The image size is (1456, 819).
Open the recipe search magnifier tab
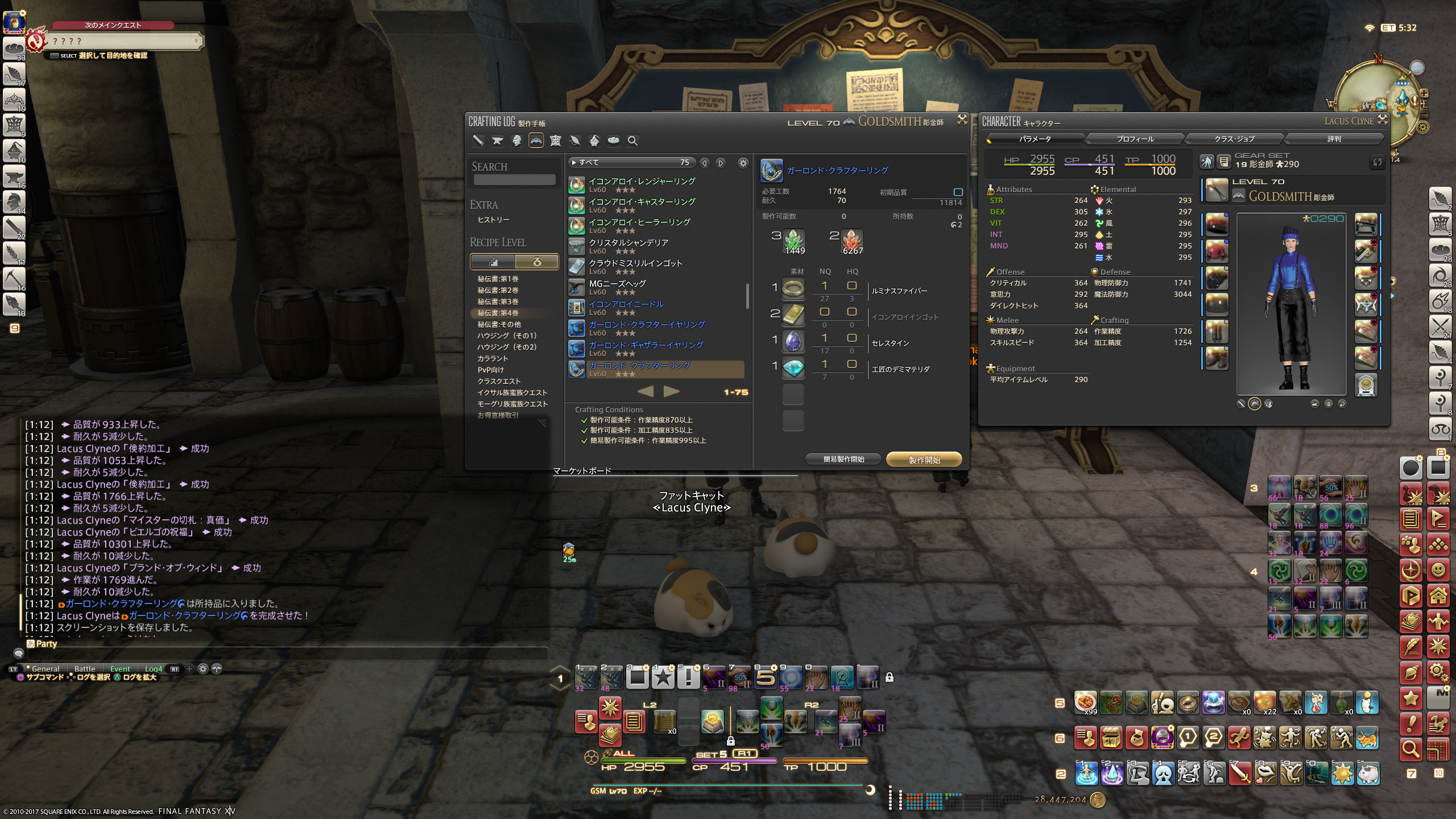632,140
